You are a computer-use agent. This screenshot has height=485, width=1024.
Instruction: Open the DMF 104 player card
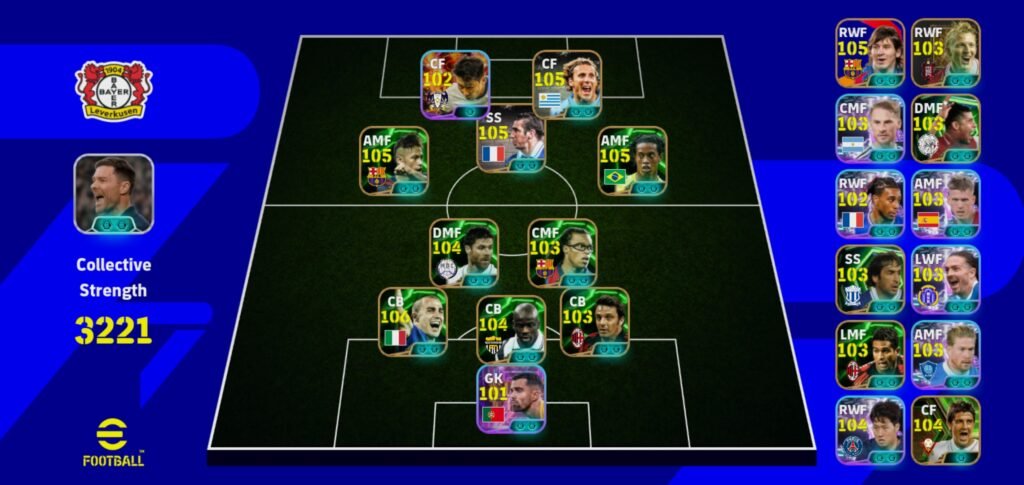coord(464,253)
